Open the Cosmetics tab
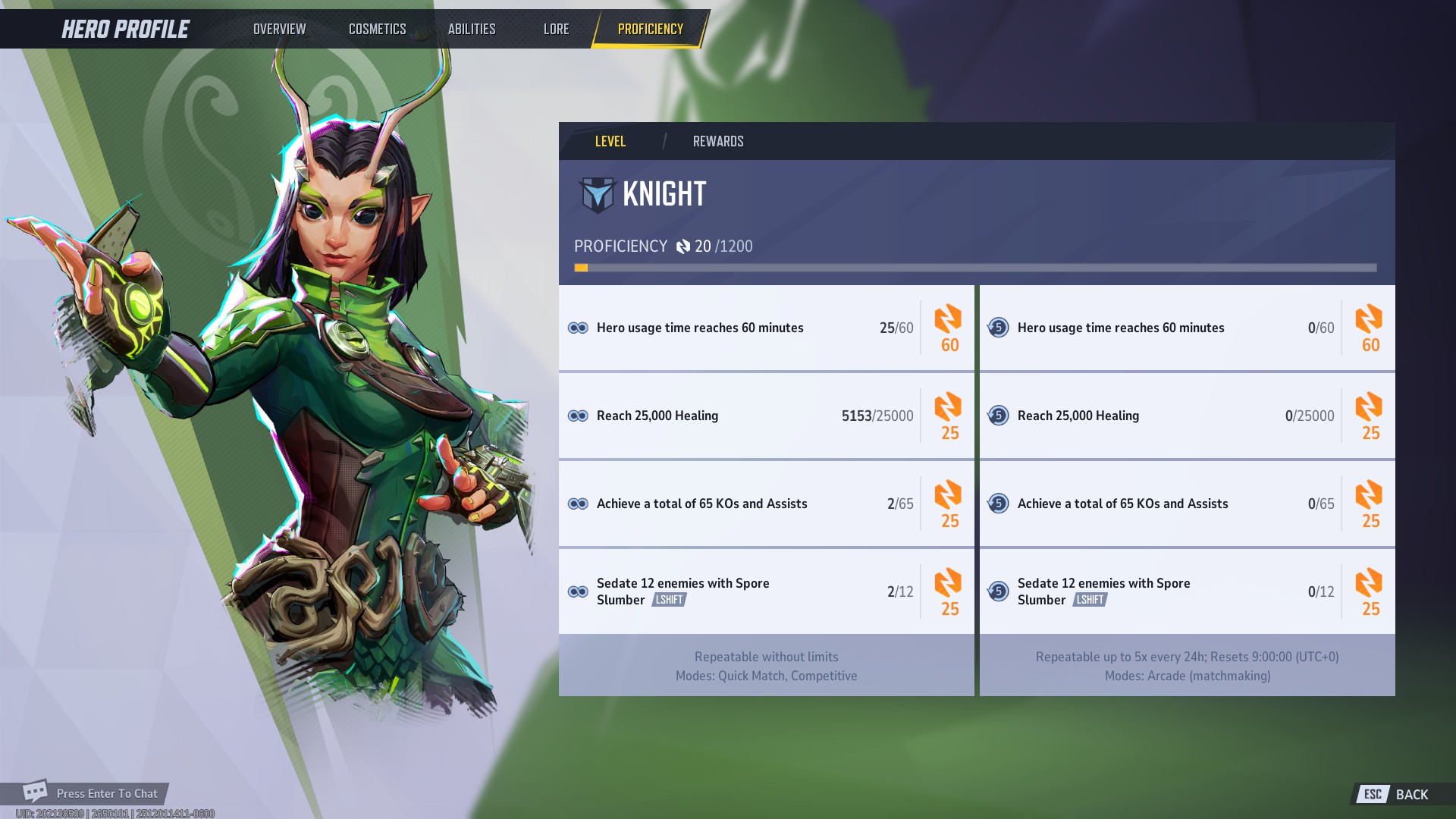The image size is (1456, 819). coord(377,29)
